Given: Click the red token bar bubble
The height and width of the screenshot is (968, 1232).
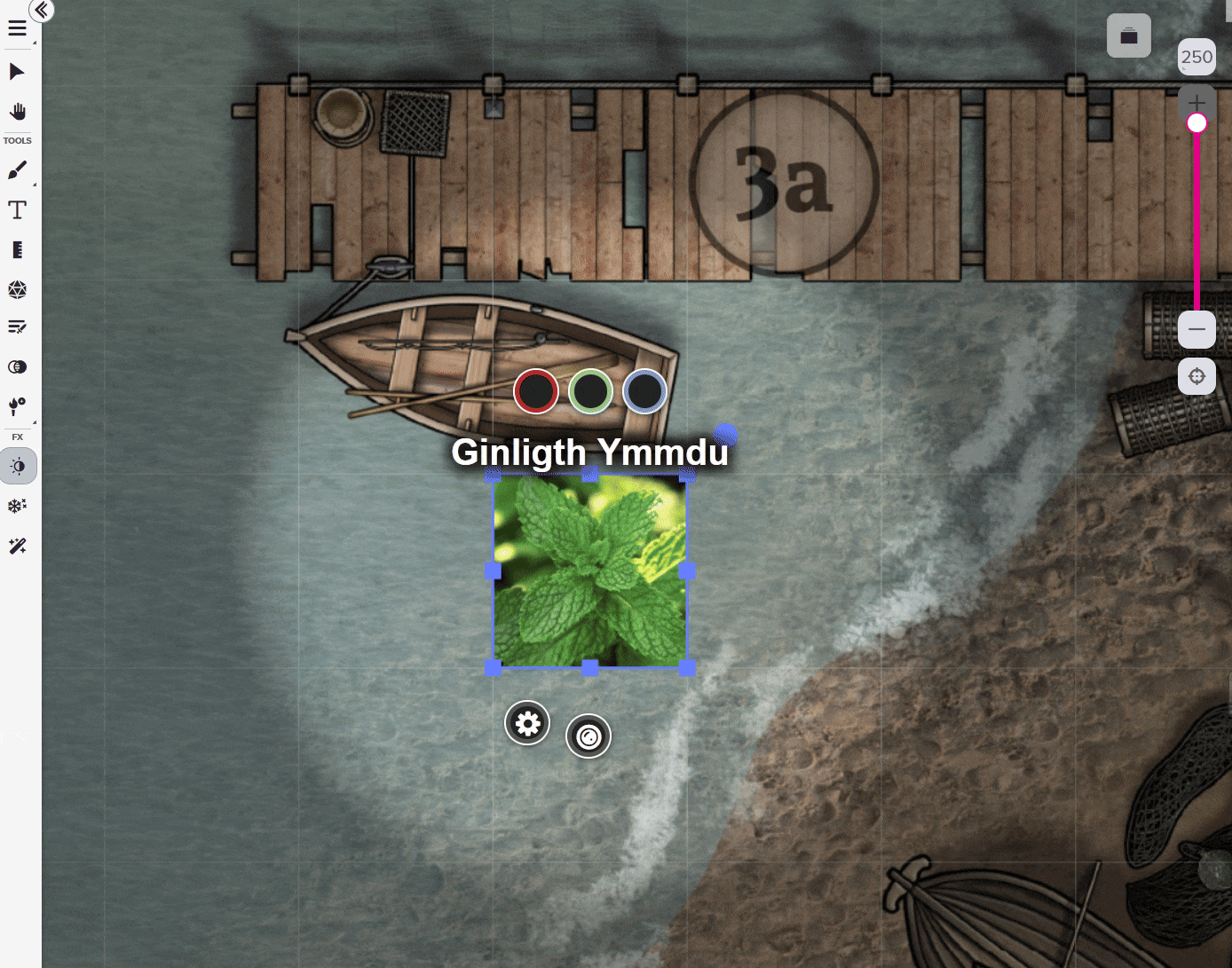Looking at the screenshot, I should click(536, 391).
